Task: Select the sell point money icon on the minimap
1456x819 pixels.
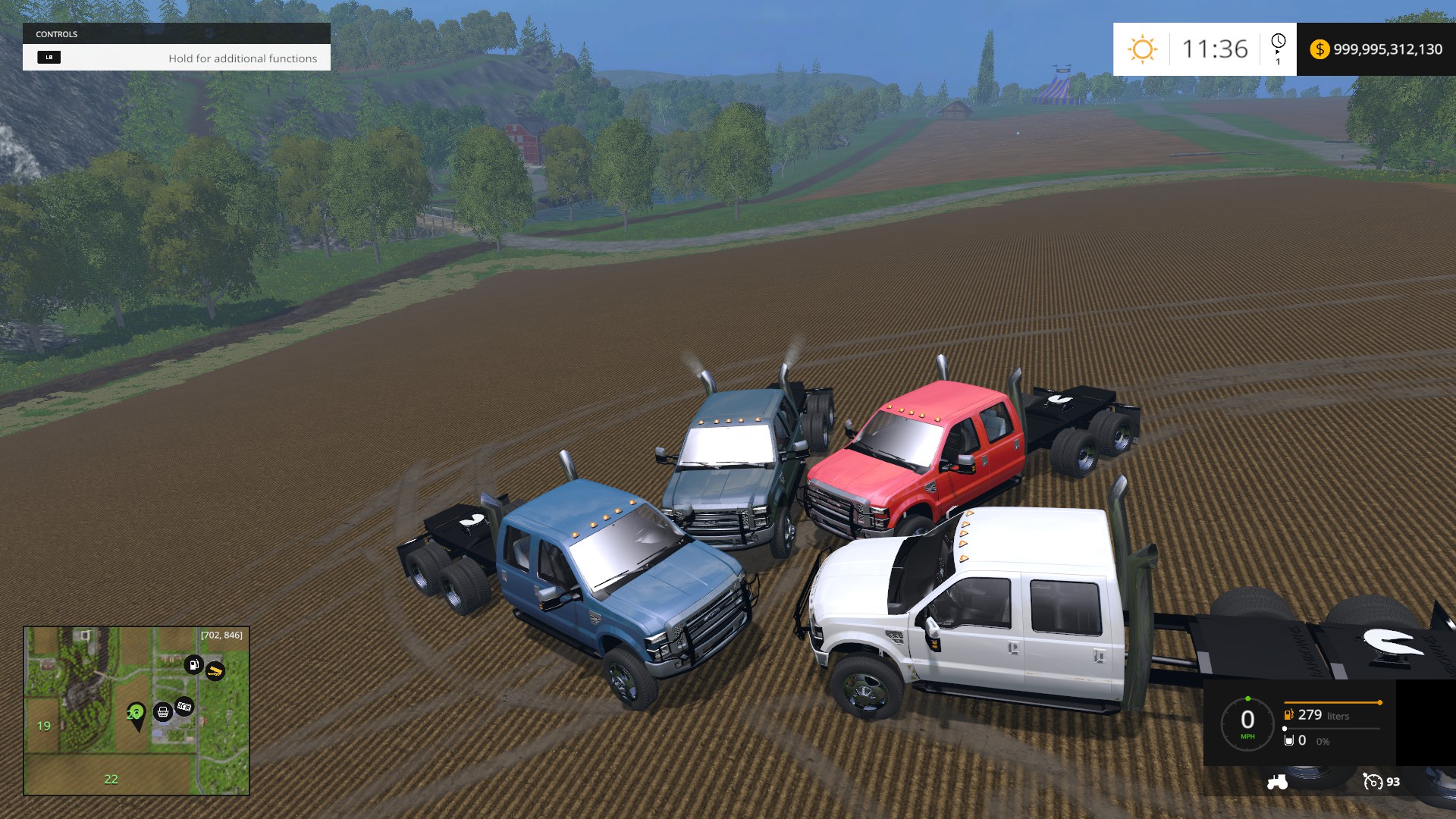Action: point(185,705)
